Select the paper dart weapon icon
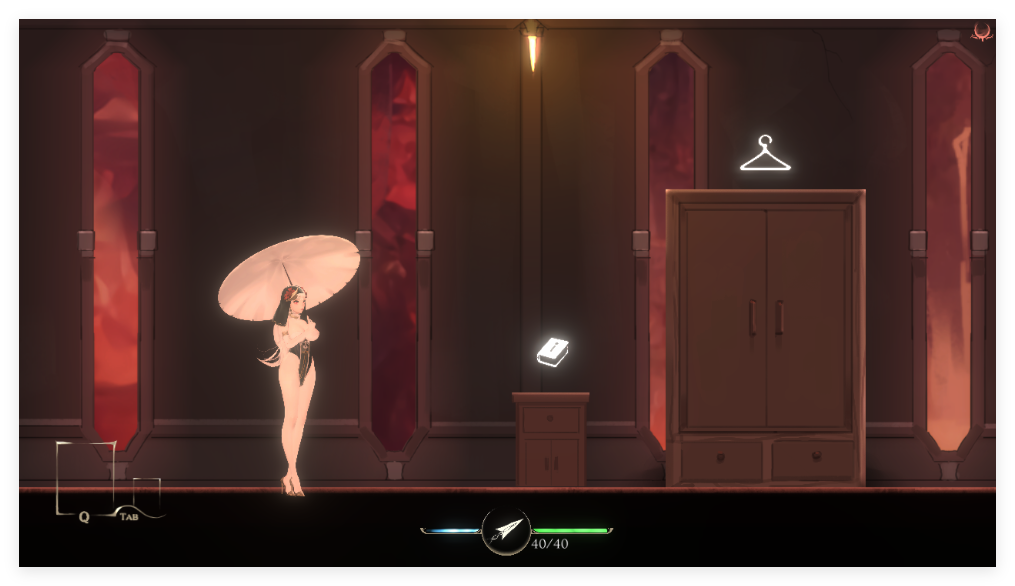 (x=506, y=531)
